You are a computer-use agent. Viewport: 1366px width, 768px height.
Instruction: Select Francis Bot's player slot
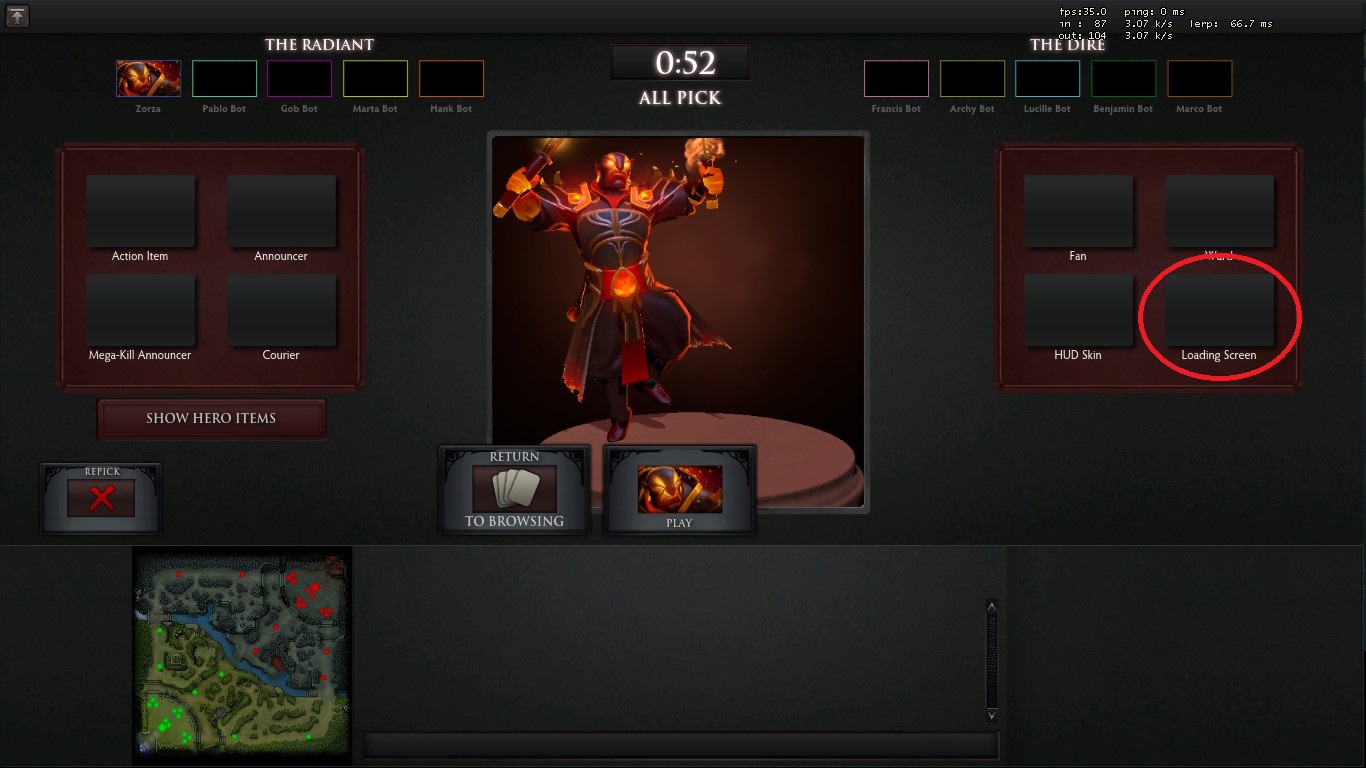[x=896, y=78]
